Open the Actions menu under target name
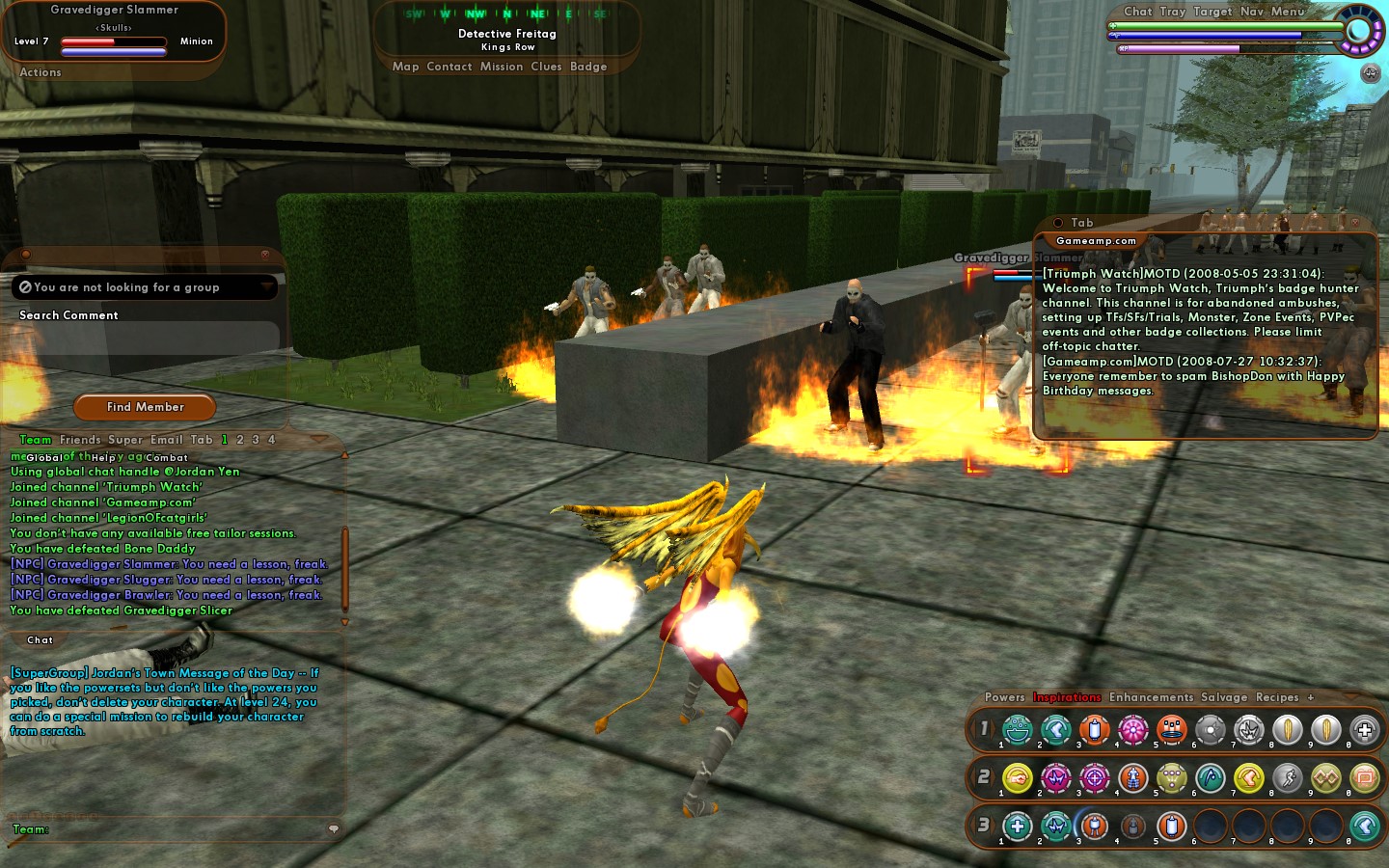This screenshot has width=1389, height=868. coord(41,72)
